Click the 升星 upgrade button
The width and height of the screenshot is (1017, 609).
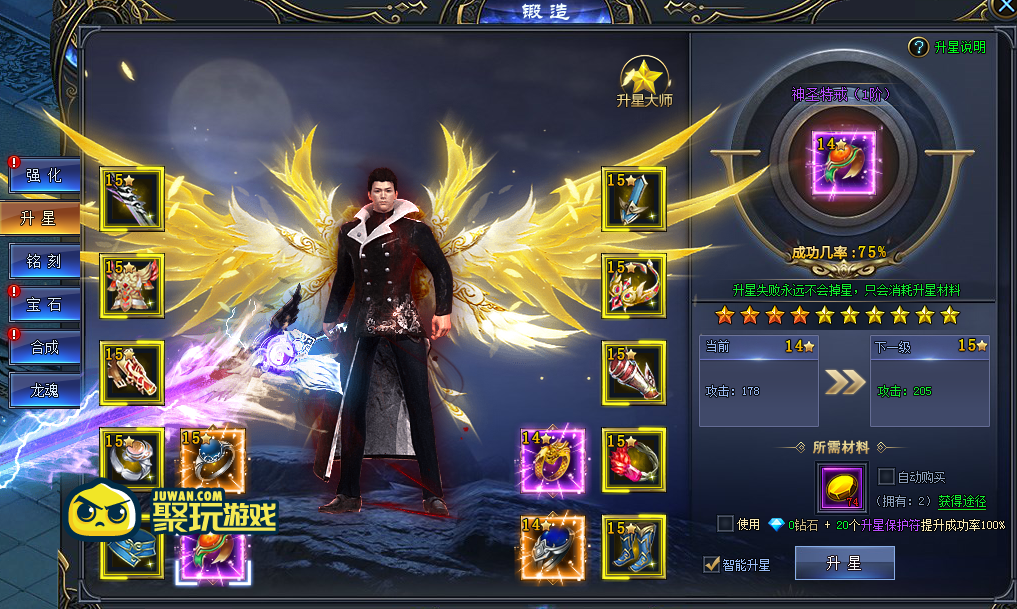pos(844,563)
